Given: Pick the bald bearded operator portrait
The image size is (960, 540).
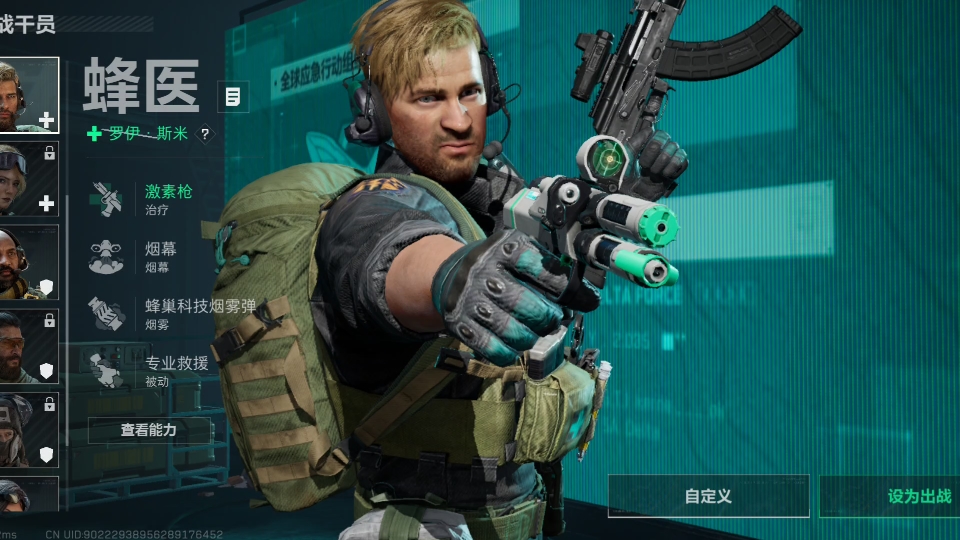Looking at the screenshot, I should pos(28,262).
